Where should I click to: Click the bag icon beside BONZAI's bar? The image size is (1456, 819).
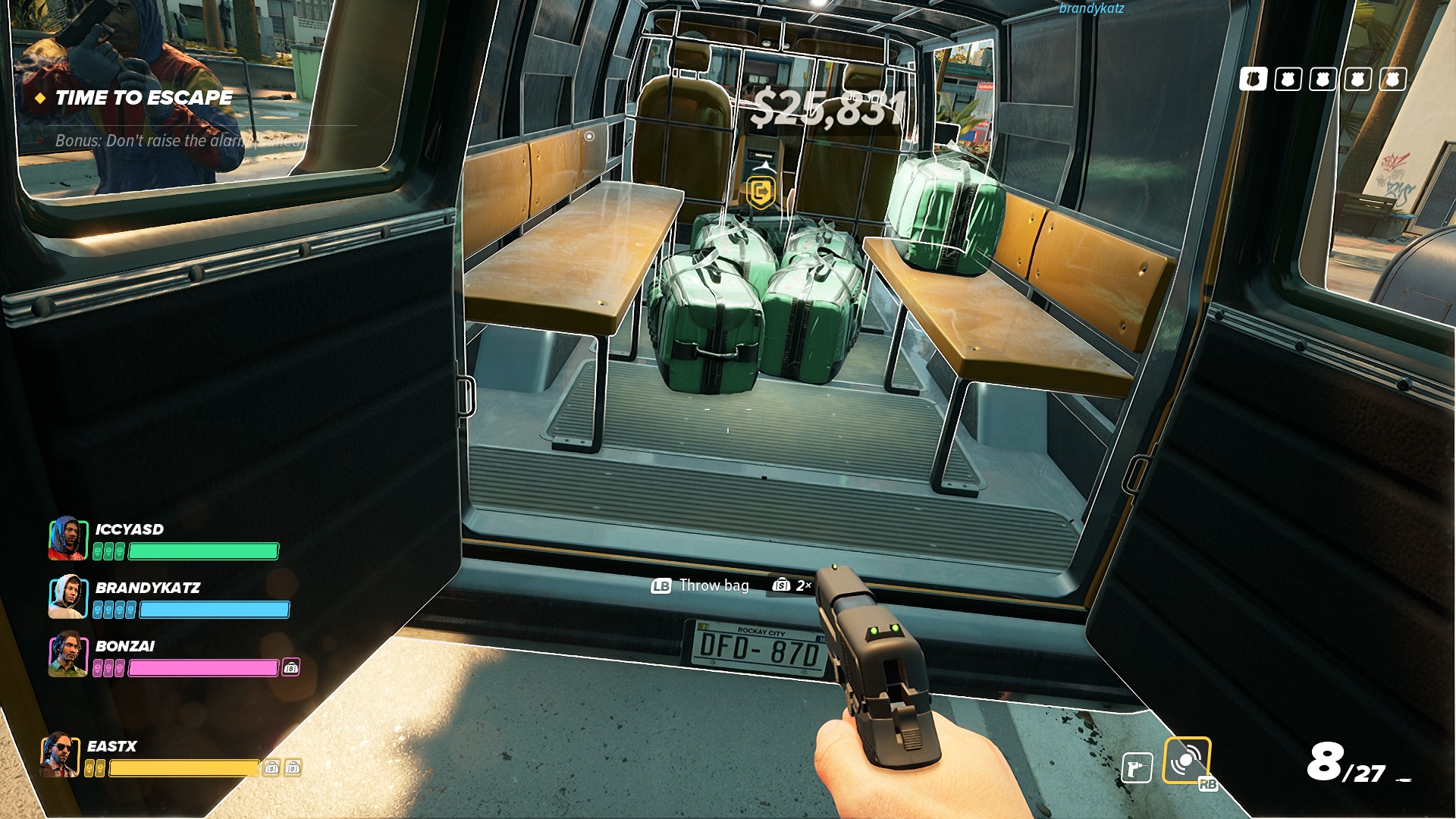pyautogui.click(x=291, y=668)
